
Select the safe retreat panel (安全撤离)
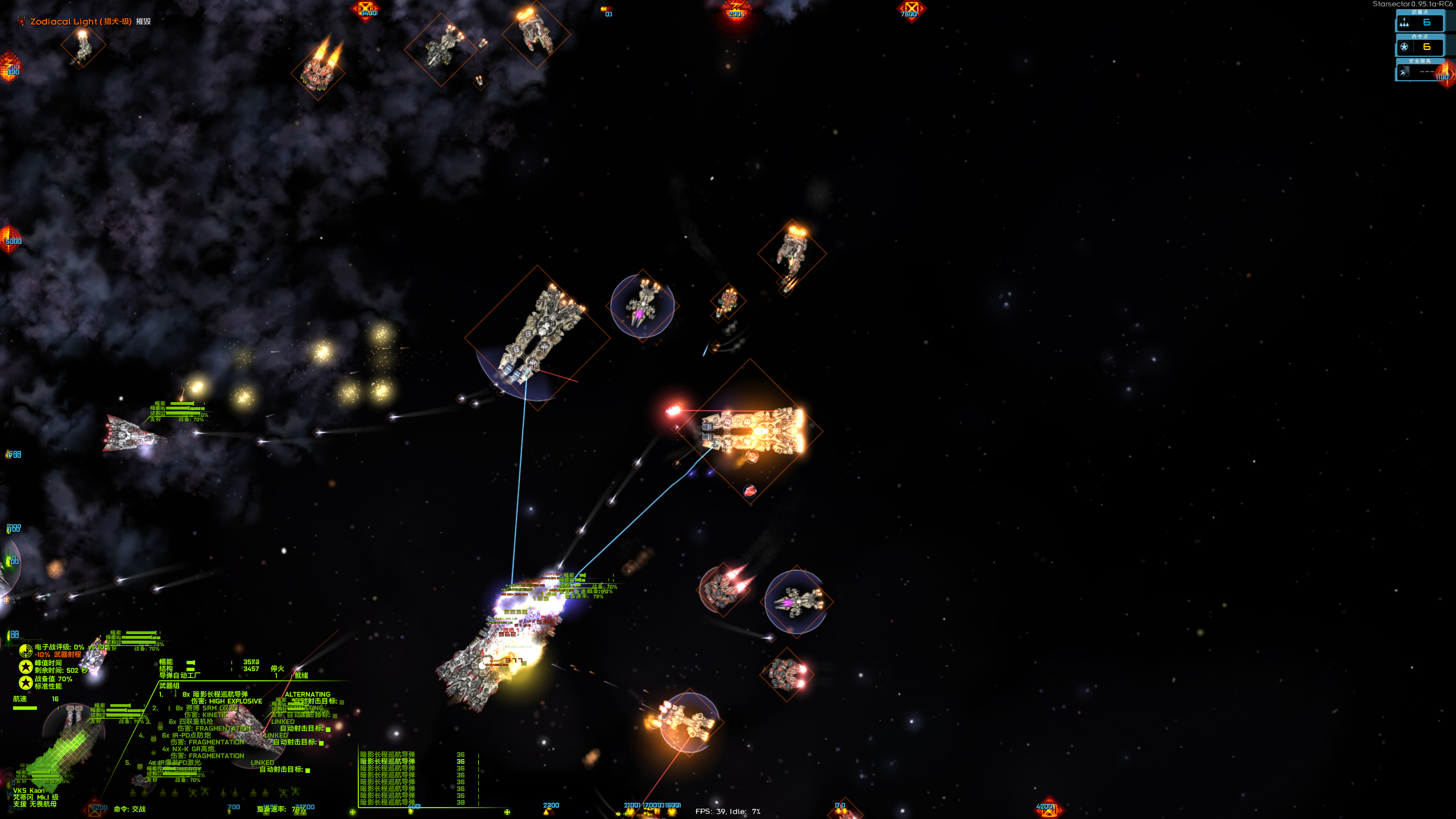click(1420, 72)
